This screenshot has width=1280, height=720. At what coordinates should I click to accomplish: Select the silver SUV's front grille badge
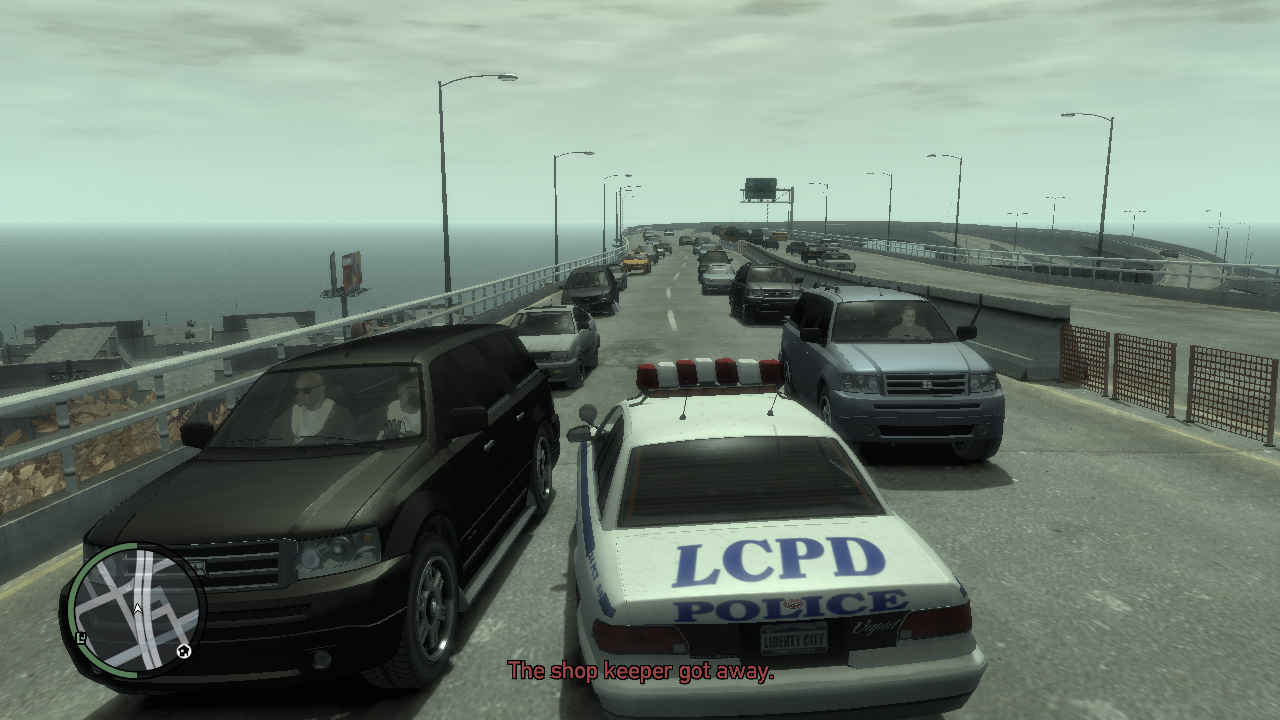928,384
